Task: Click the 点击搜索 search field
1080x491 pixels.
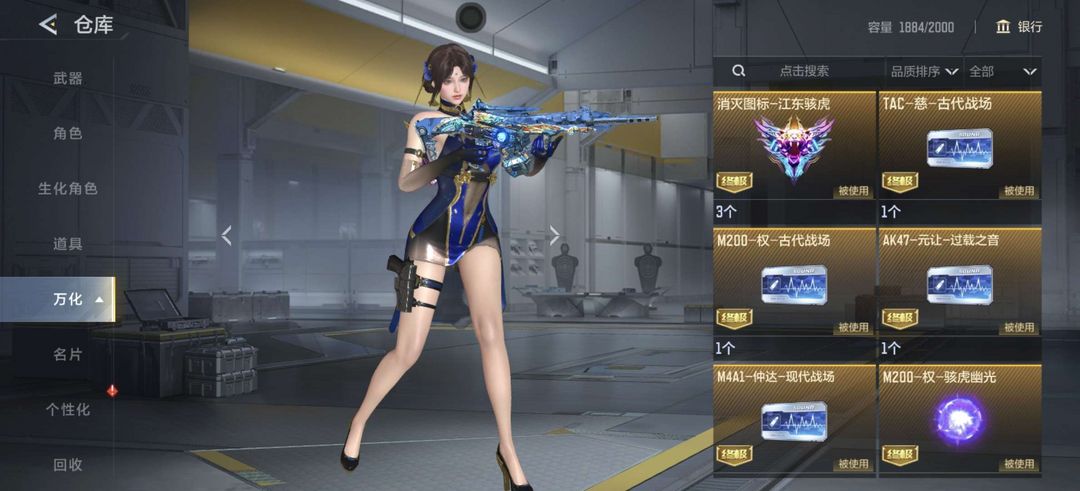Action: (800, 71)
